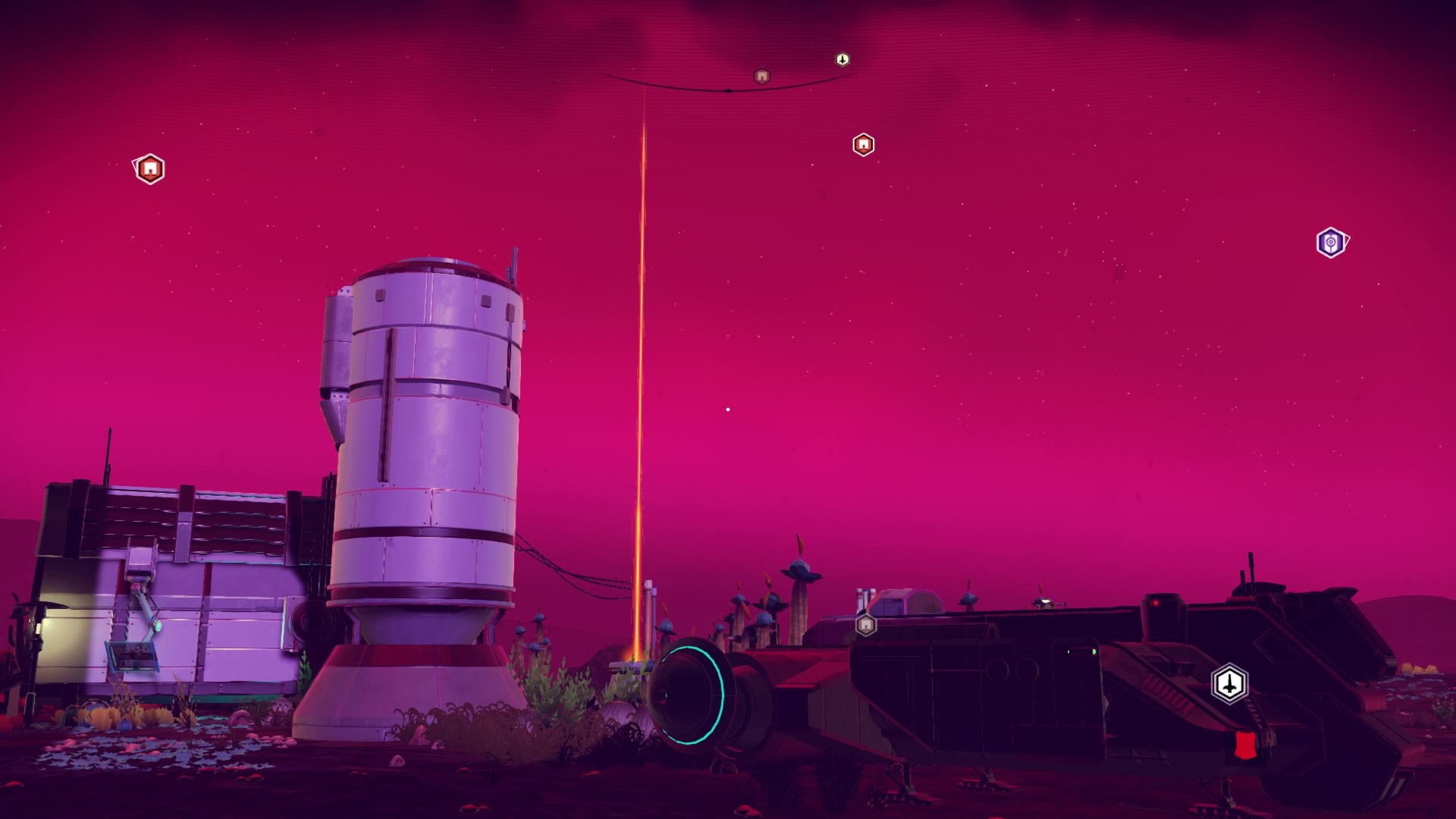
Task: Select the tan building icon on the compass
Action: click(762, 76)
